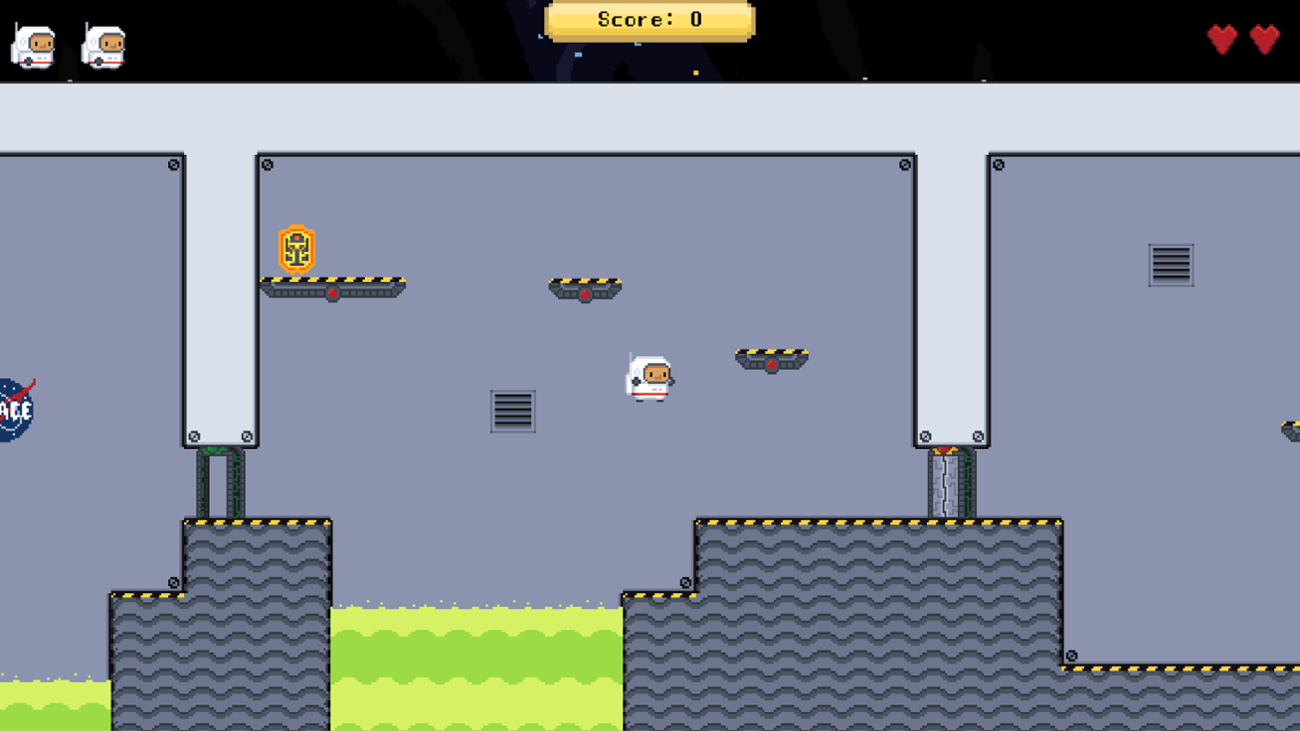Click the middle floating platform
Screen dimensions: 1300x731
click(585, 287)
